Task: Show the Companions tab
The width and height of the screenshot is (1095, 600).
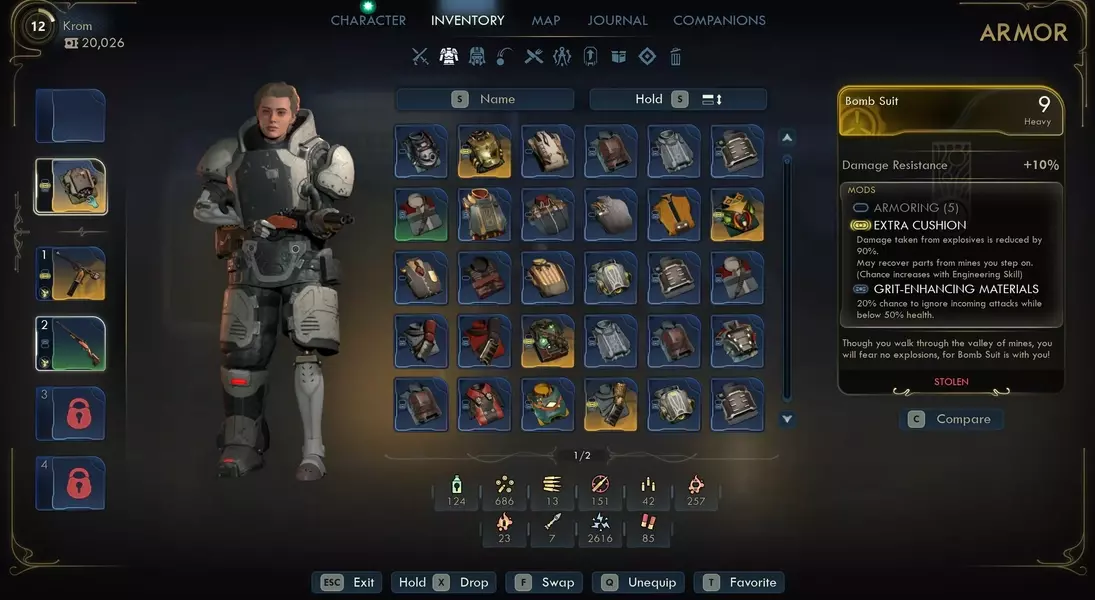Action: tap(719, 20)
